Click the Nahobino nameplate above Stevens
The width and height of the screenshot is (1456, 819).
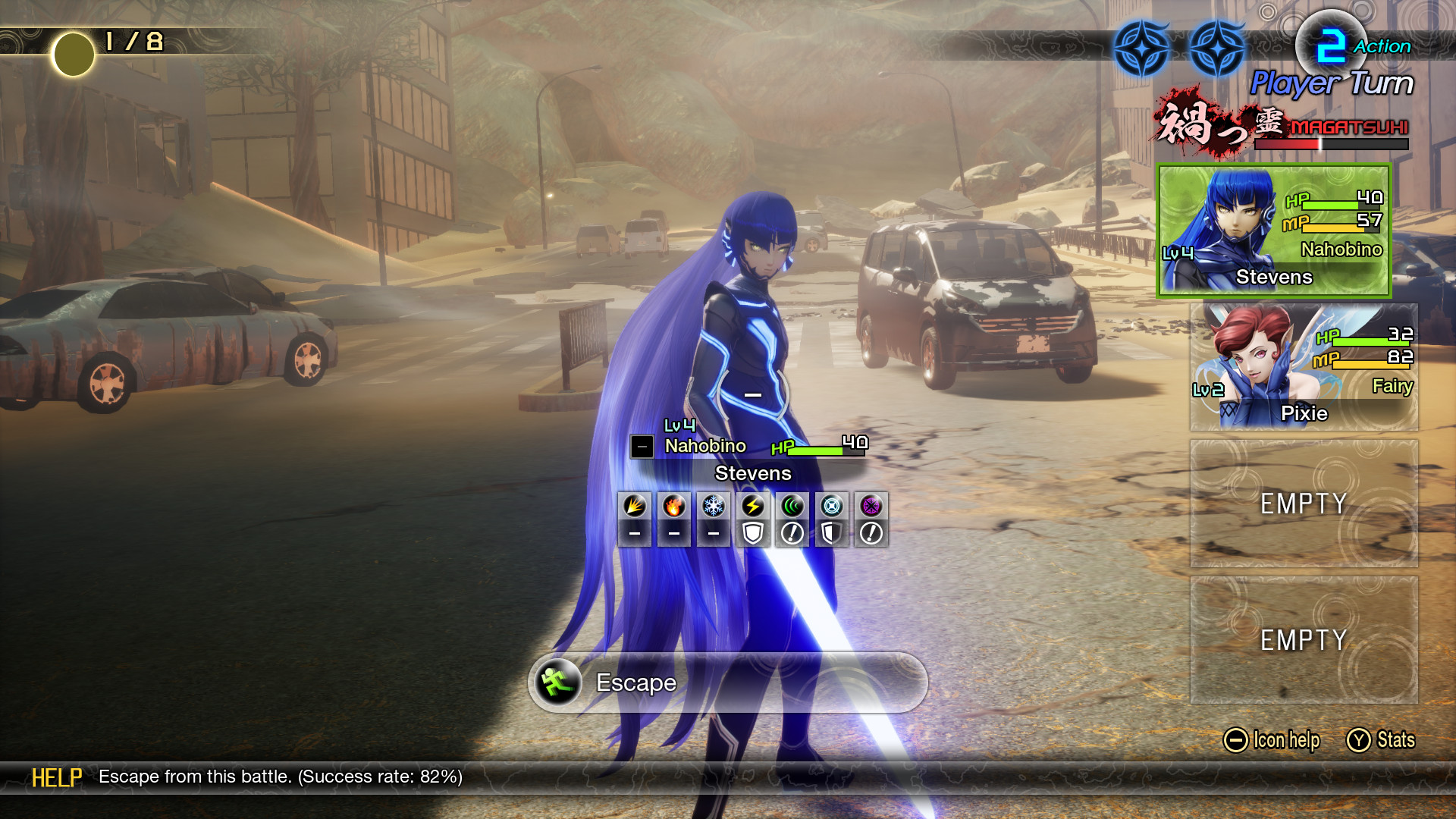point(705,446)
